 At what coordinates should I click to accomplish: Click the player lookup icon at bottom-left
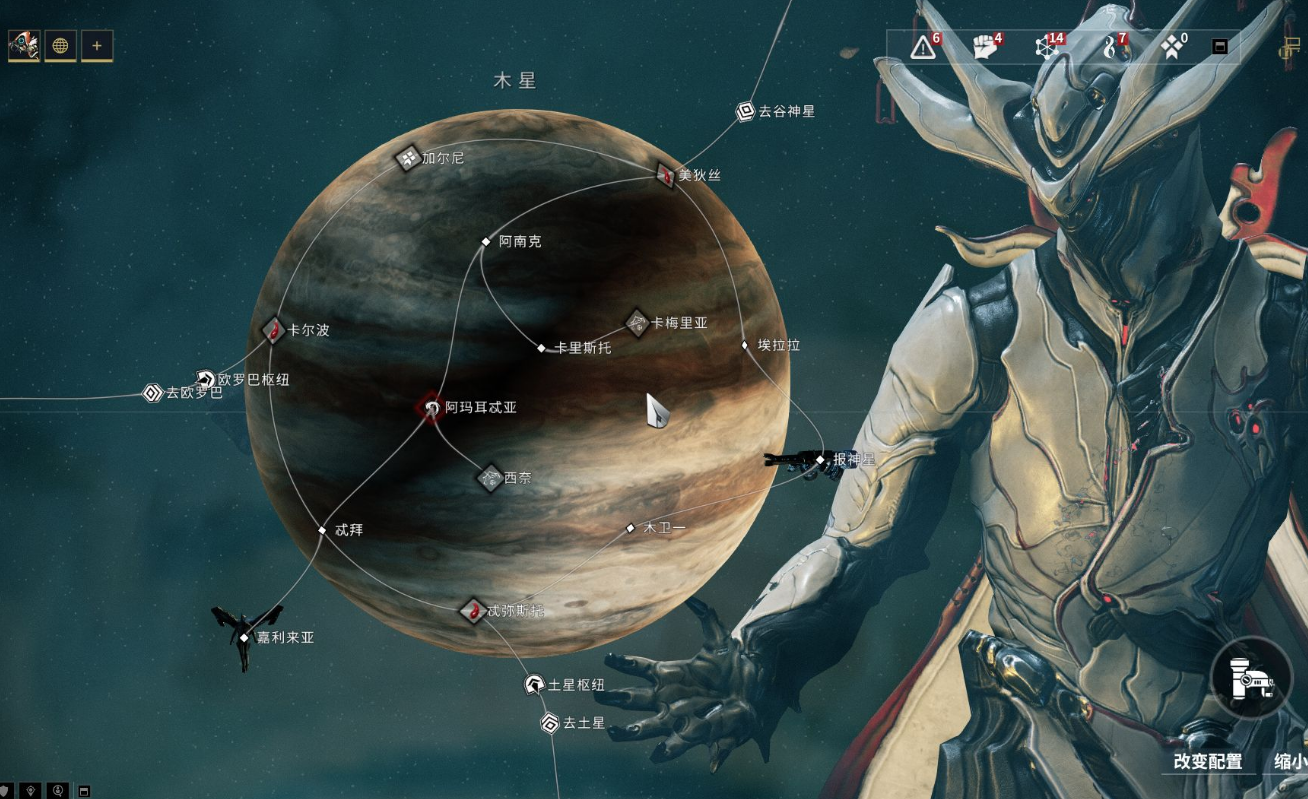[58, 792]
